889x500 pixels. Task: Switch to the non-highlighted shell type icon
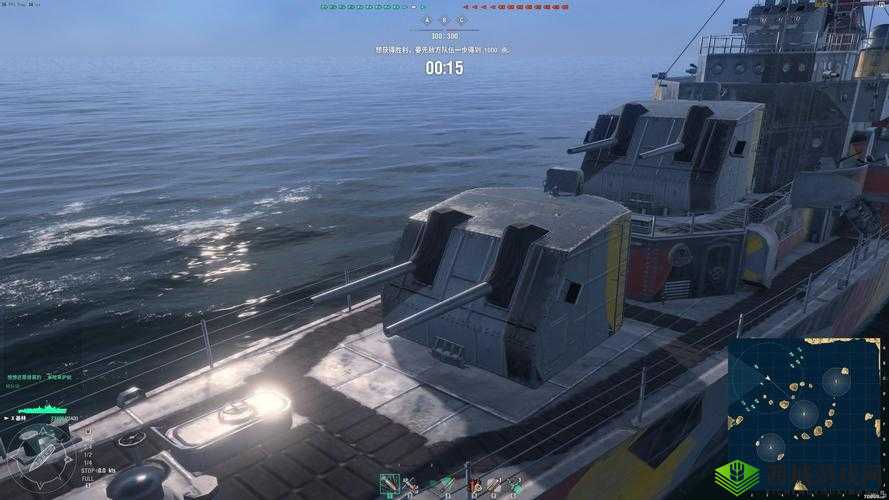pyautogui.click(x=410, y=485)
